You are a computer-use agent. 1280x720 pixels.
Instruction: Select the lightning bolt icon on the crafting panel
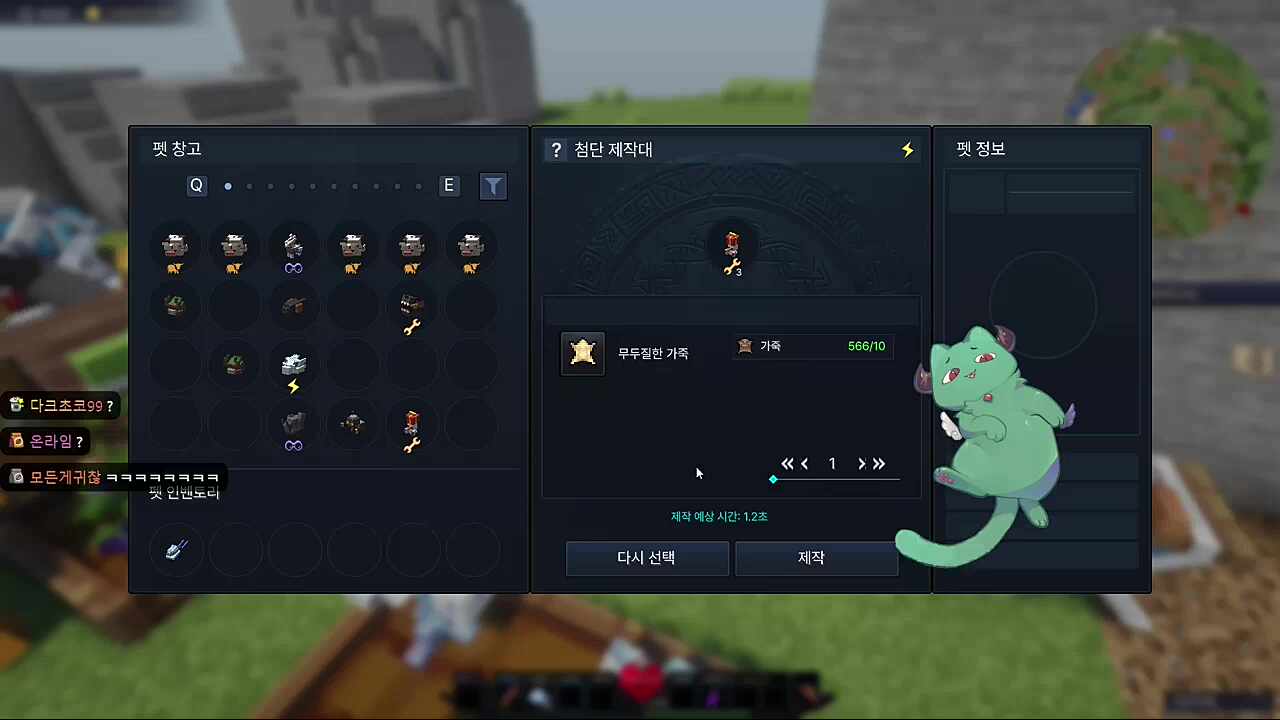[x=906, y=149]
